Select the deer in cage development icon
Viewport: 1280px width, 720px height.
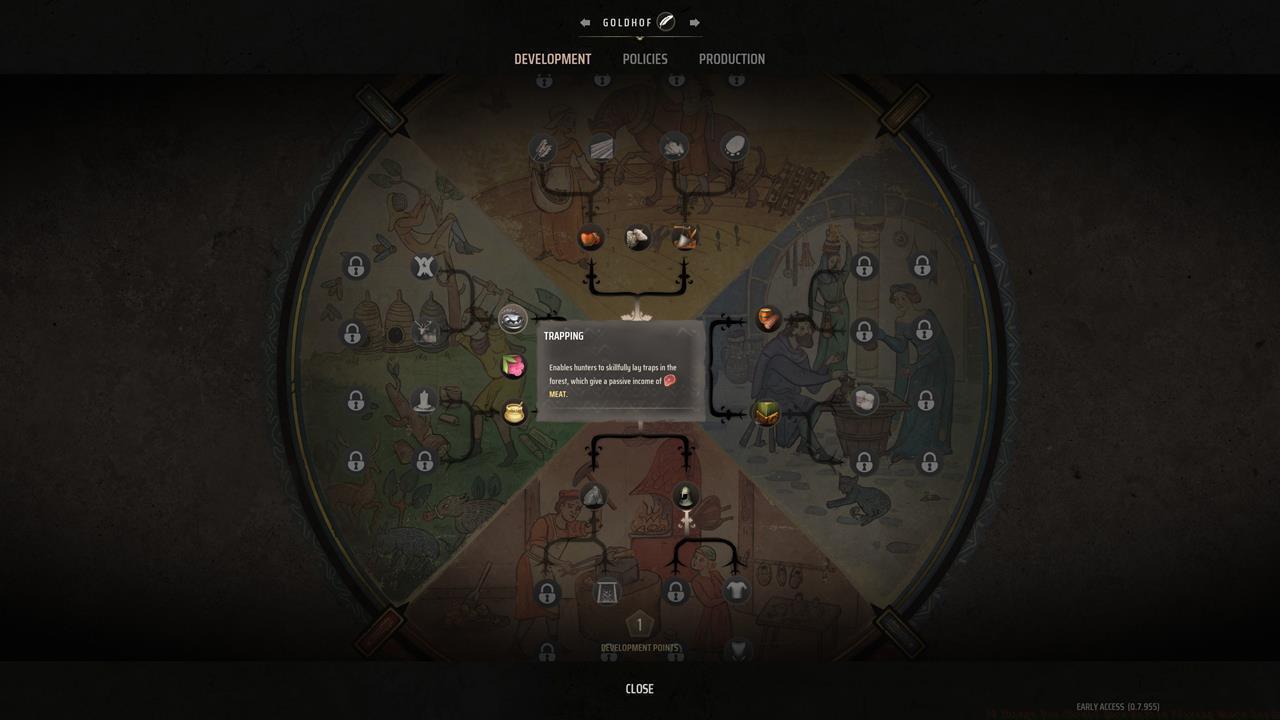pos(427,331)
